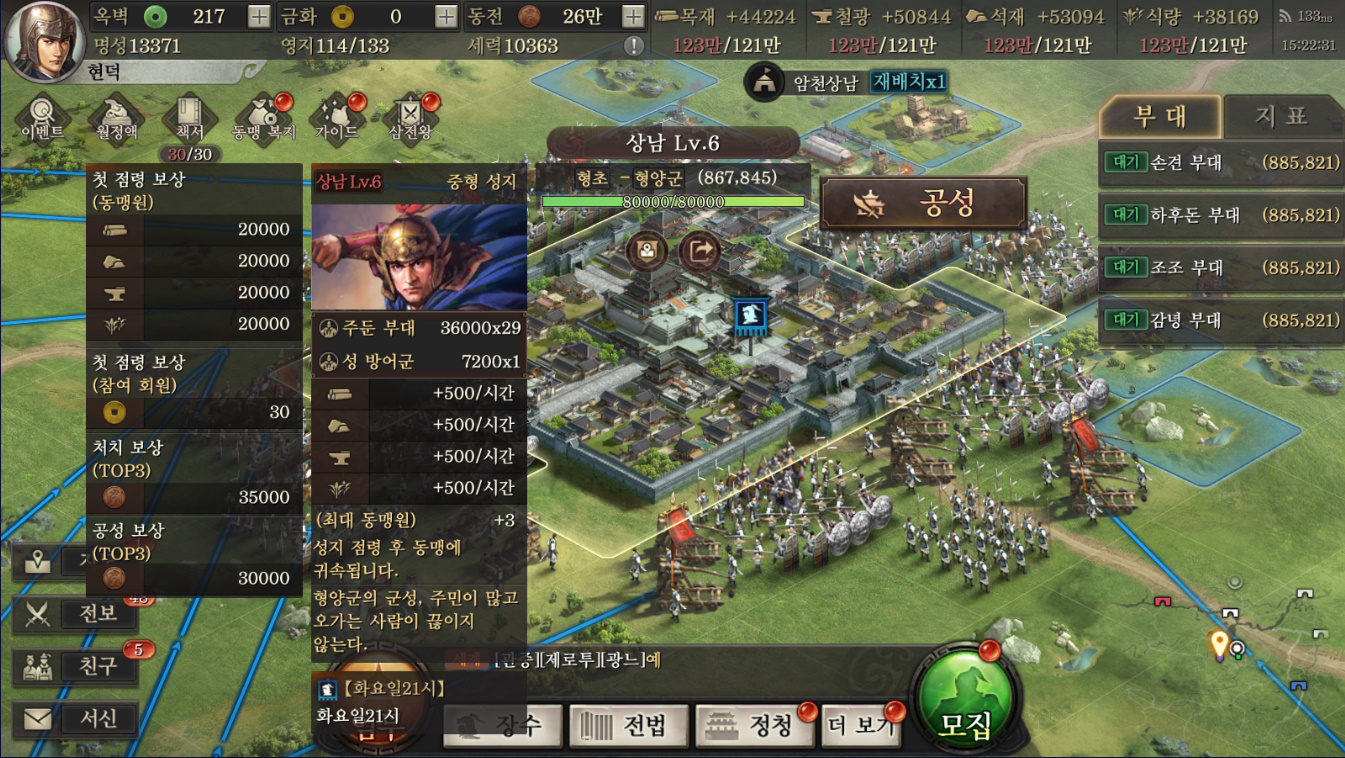Select the 부대 tab

click(1160, 117)
